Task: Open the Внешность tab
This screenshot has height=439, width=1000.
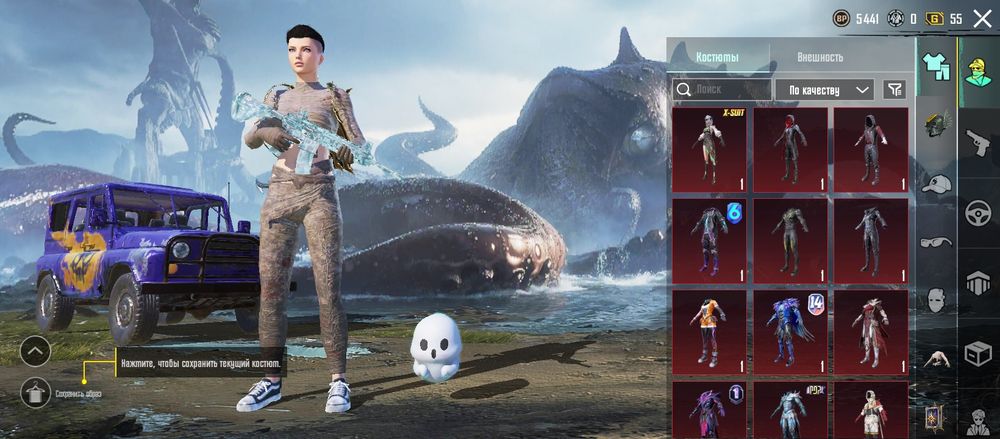Action: click(x=820, y=57)
